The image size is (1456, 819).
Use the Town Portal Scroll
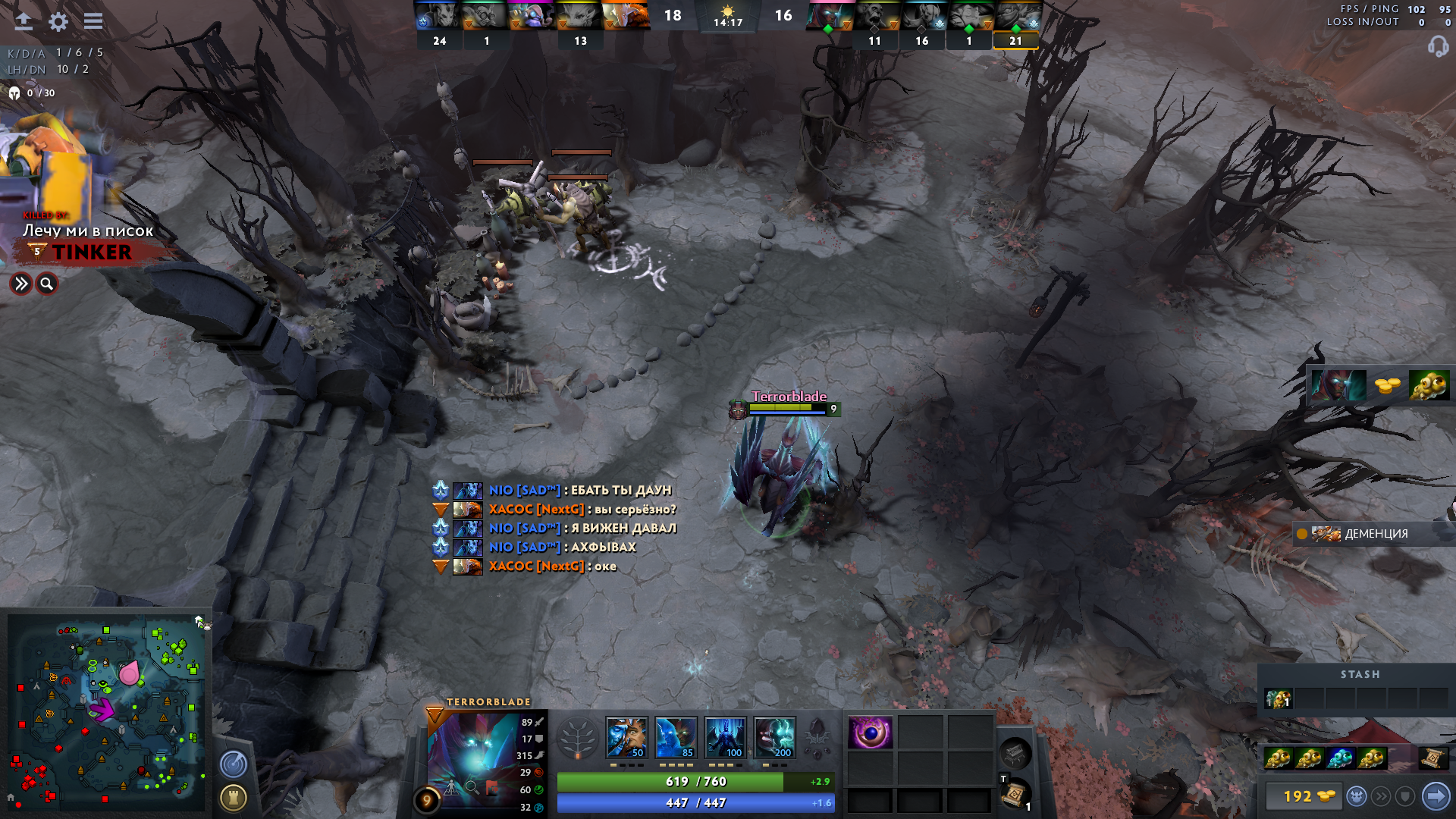[1014, 795]
